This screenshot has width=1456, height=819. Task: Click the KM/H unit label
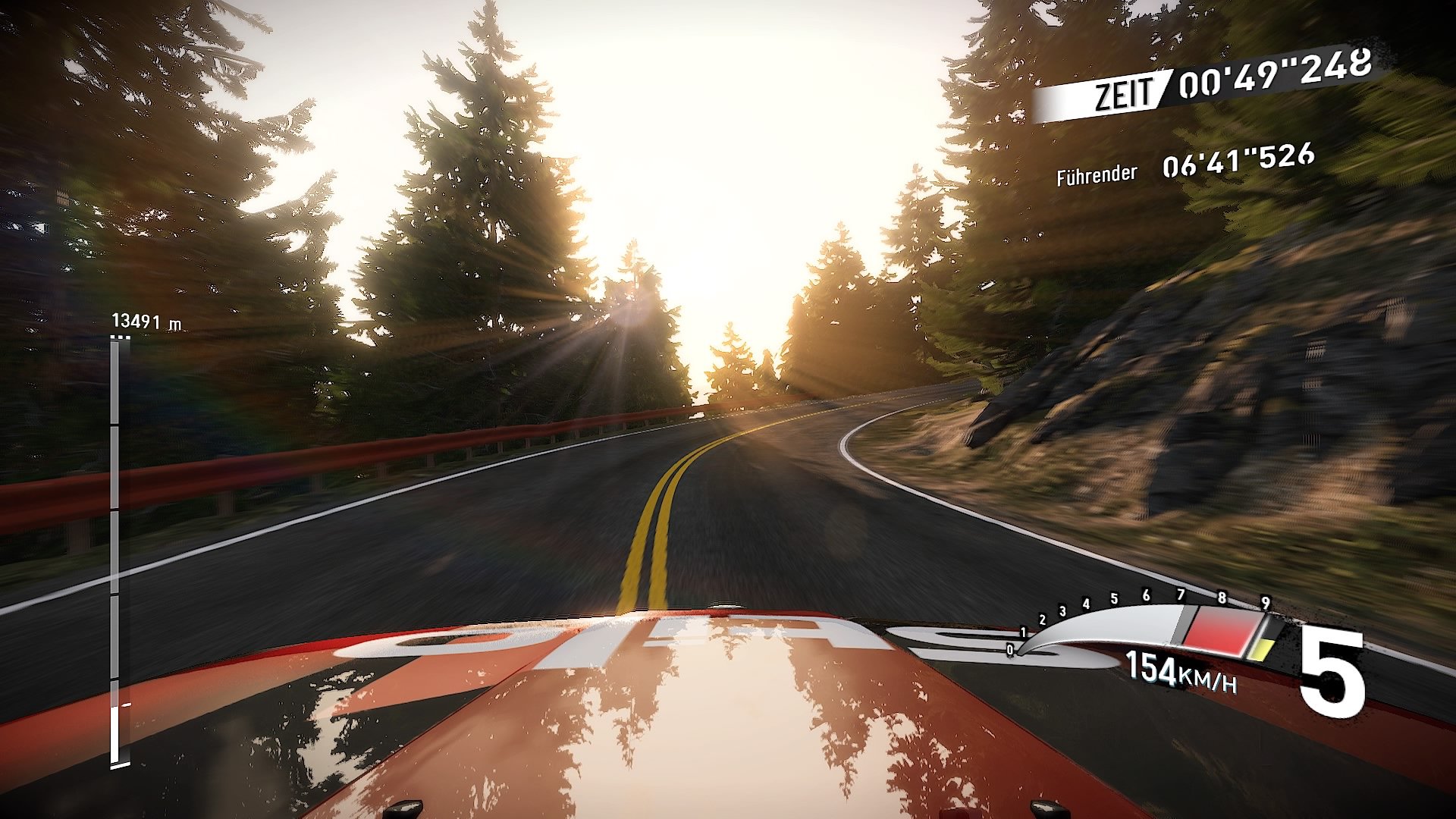pos(1207,682)
